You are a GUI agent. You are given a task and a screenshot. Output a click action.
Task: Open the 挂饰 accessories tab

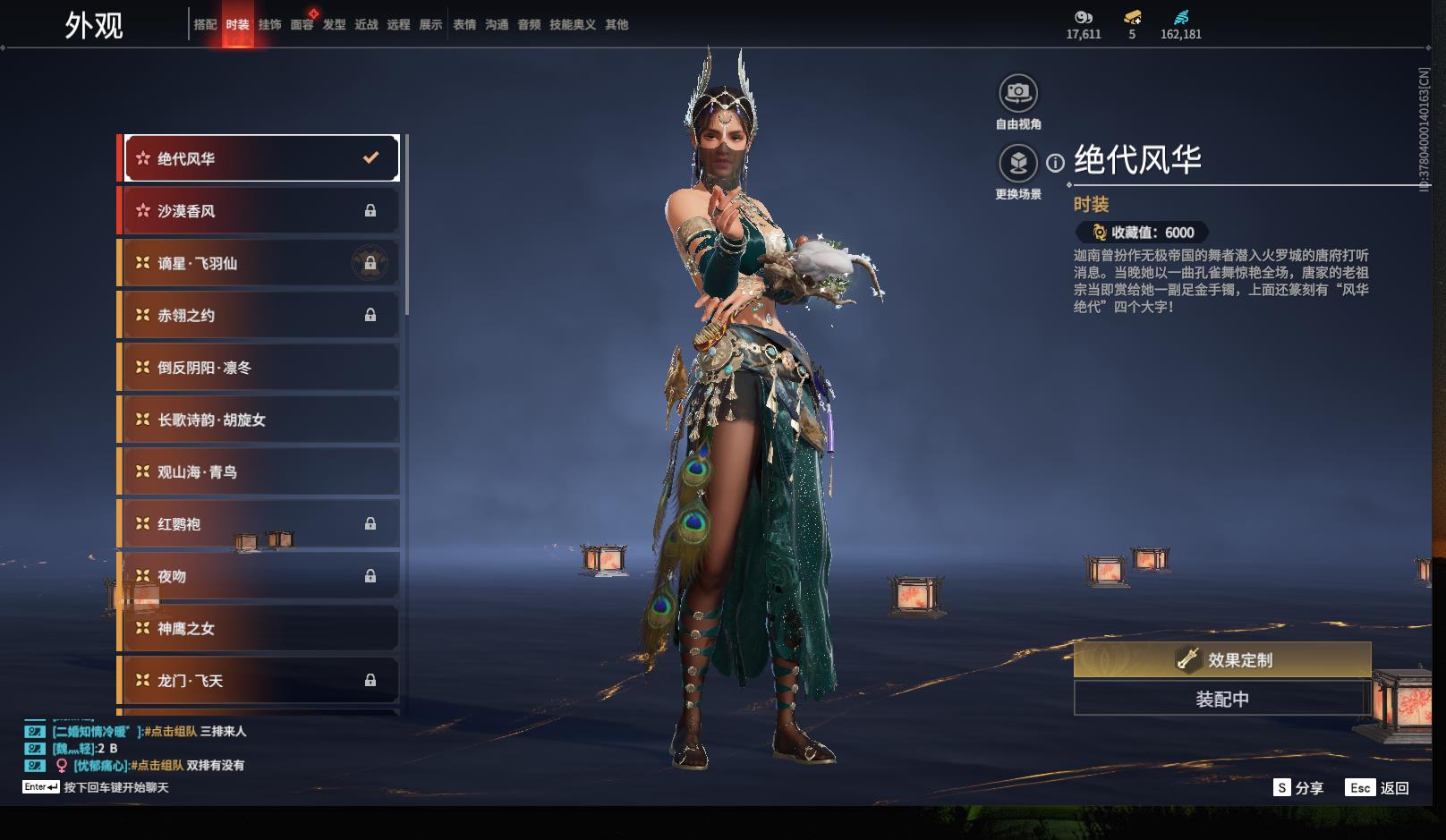click(x=269, y=25)
